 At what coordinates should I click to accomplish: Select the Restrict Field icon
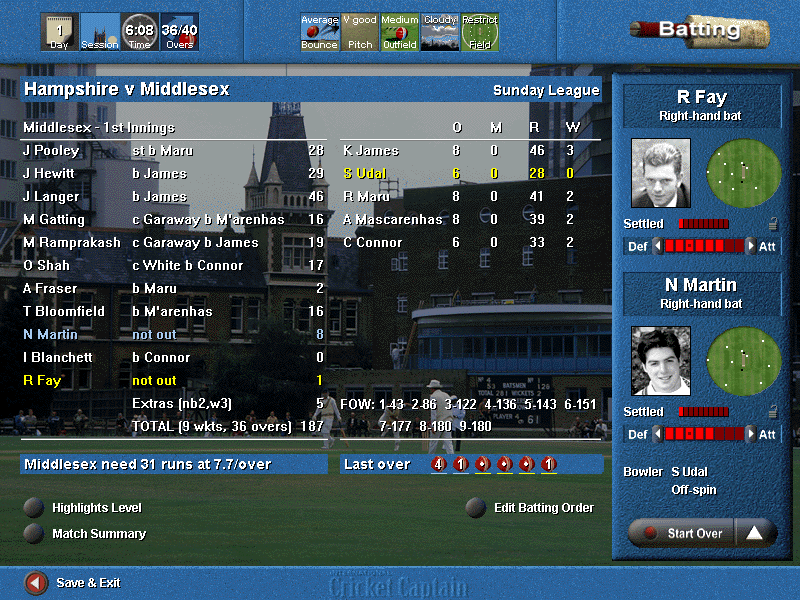480,32
